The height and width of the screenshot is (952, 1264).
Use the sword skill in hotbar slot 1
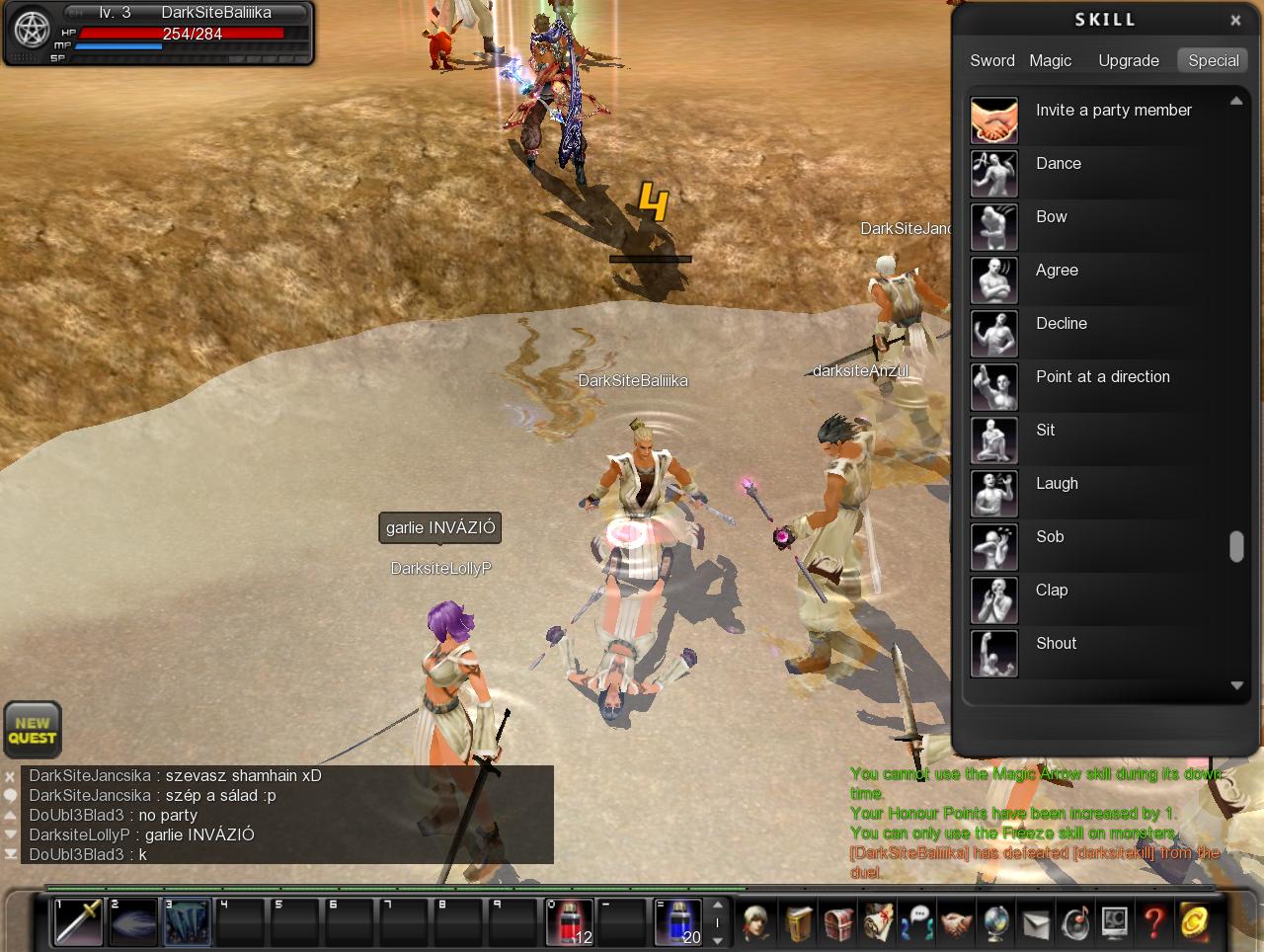pos(78,921)
